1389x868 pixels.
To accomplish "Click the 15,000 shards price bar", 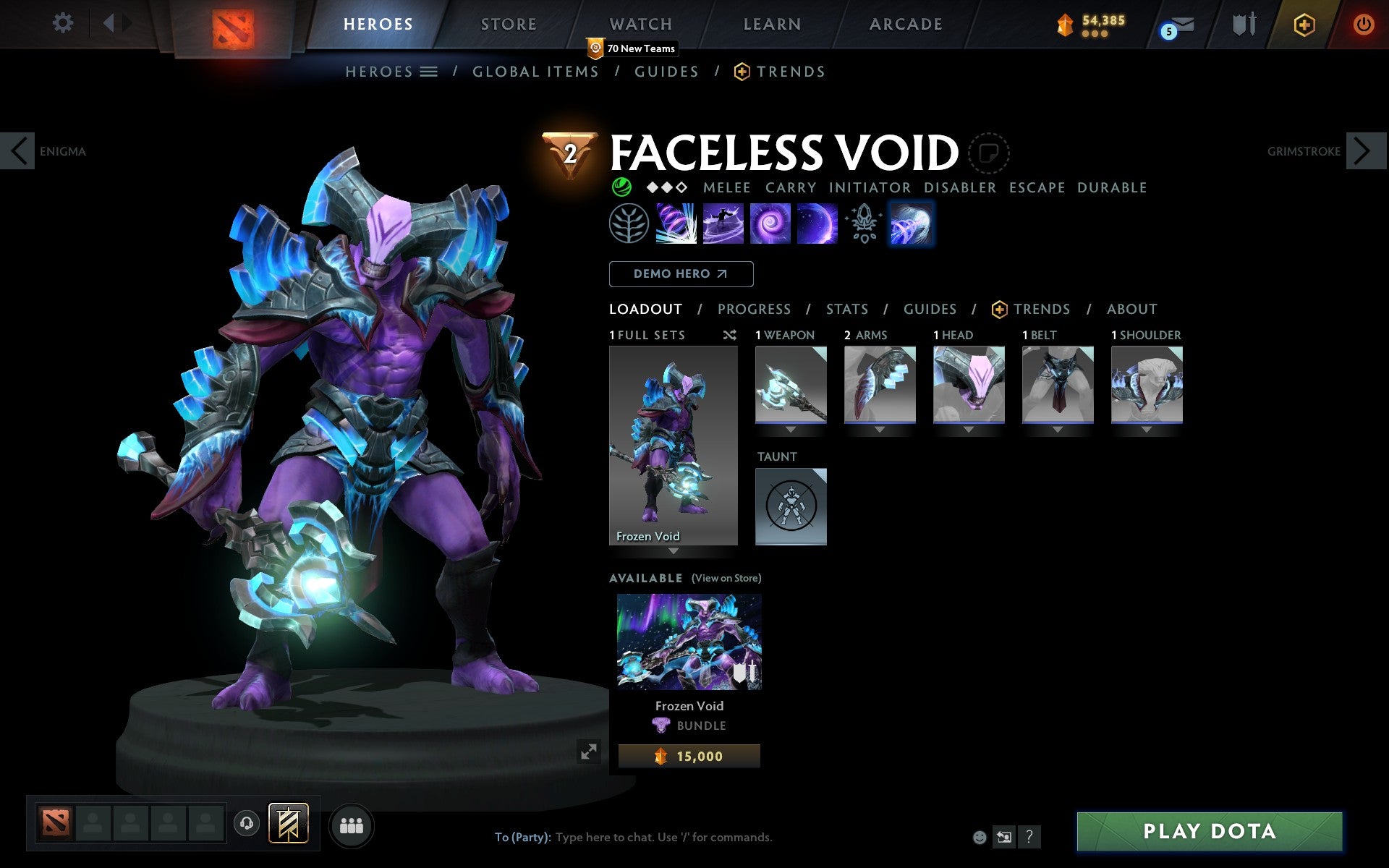I will coord(688,756).
